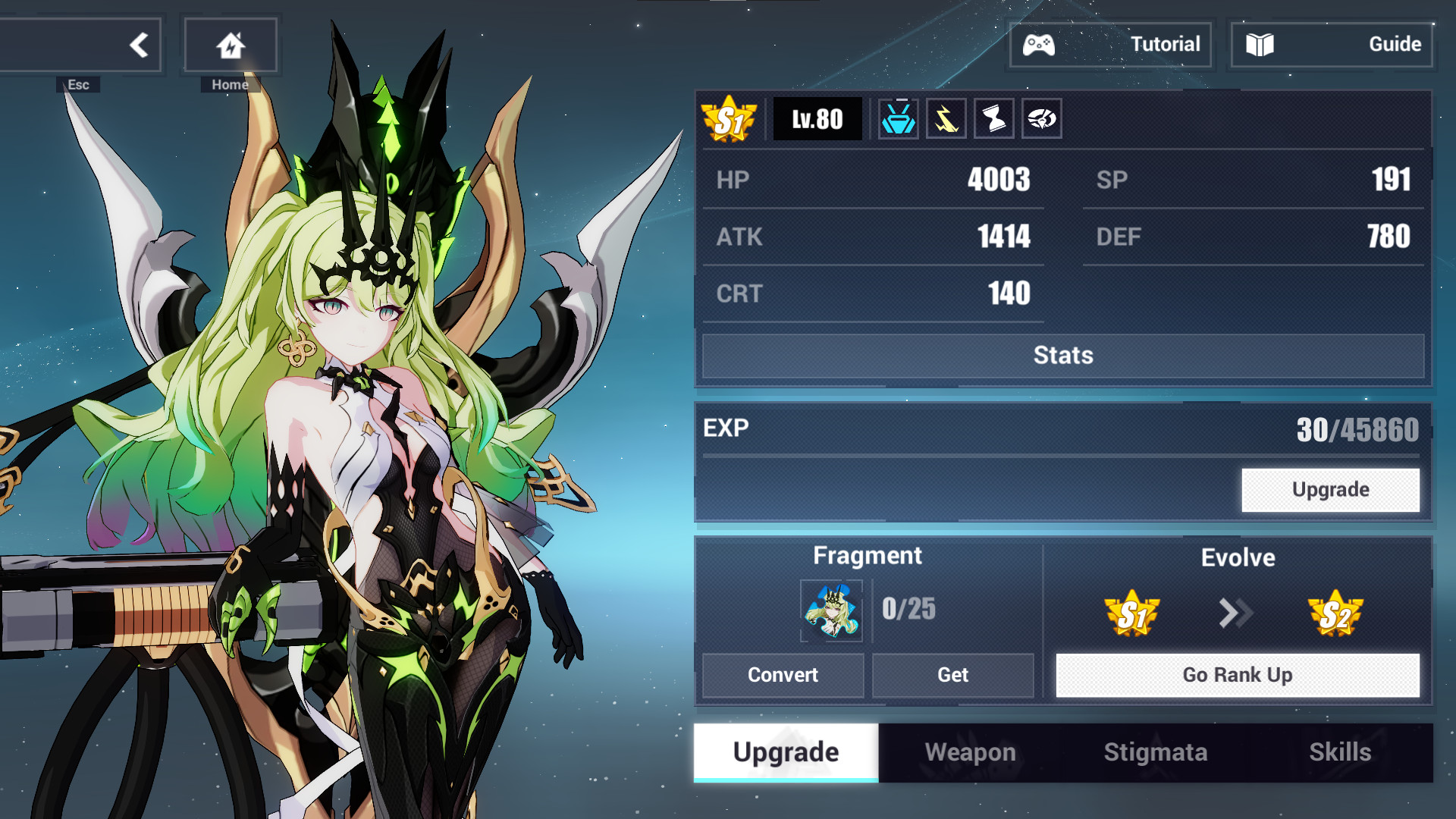Return to Home with the house icon
This screenshot has width=1456, height=819.
point(230,44)
